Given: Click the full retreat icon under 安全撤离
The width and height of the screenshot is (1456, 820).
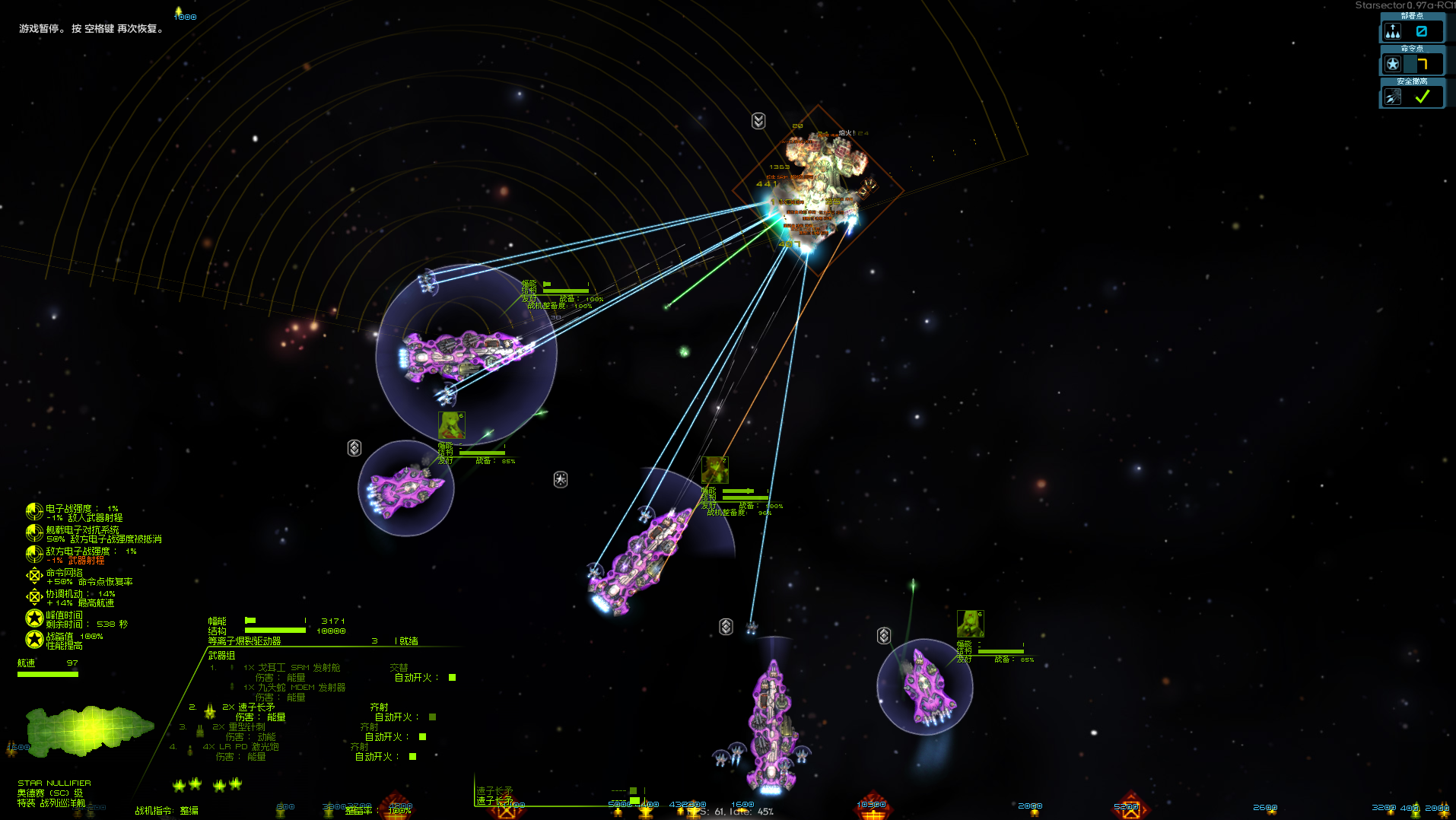Looking at the screenshot, I should coord(1393,95).
